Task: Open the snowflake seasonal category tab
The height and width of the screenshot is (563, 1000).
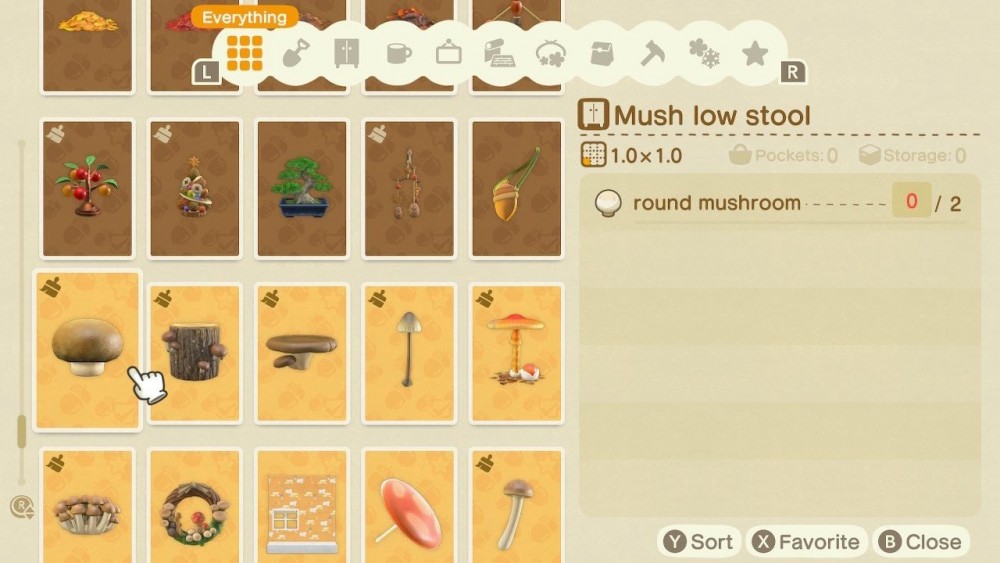Action: click(x=704, y=53)
